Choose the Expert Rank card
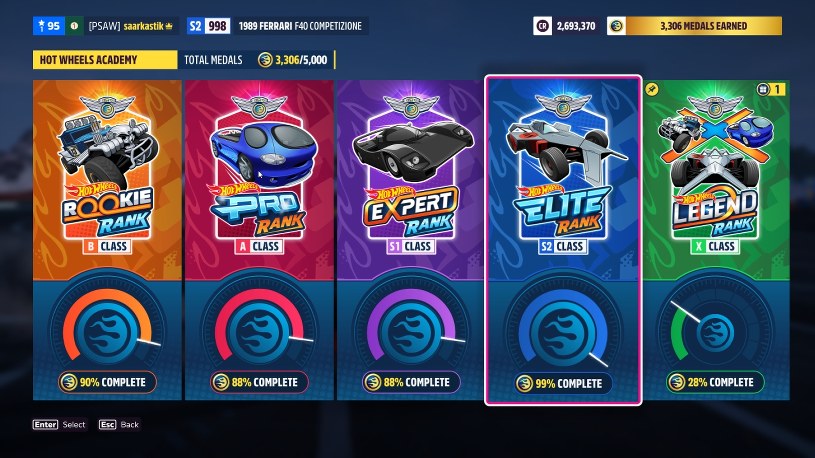The image size is (815, 458). pyautogui.click(x=409, y=240)
